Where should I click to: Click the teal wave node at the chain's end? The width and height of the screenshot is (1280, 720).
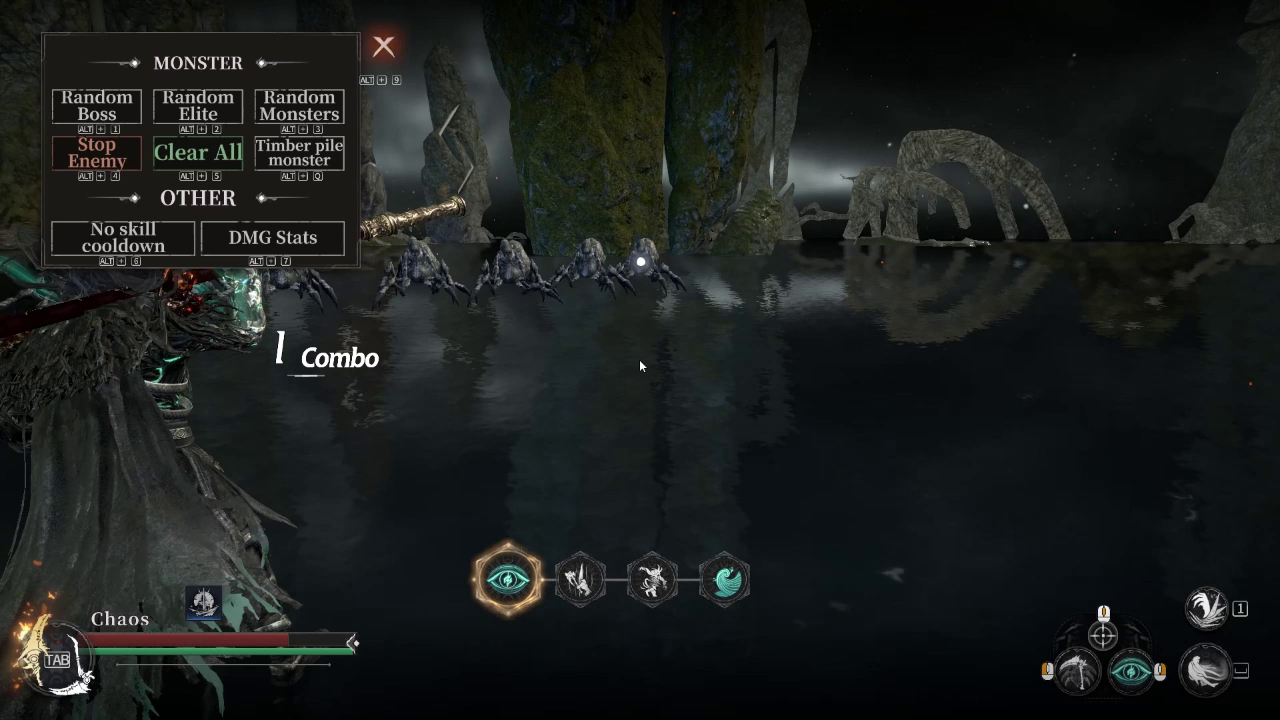tap(724, 579)
